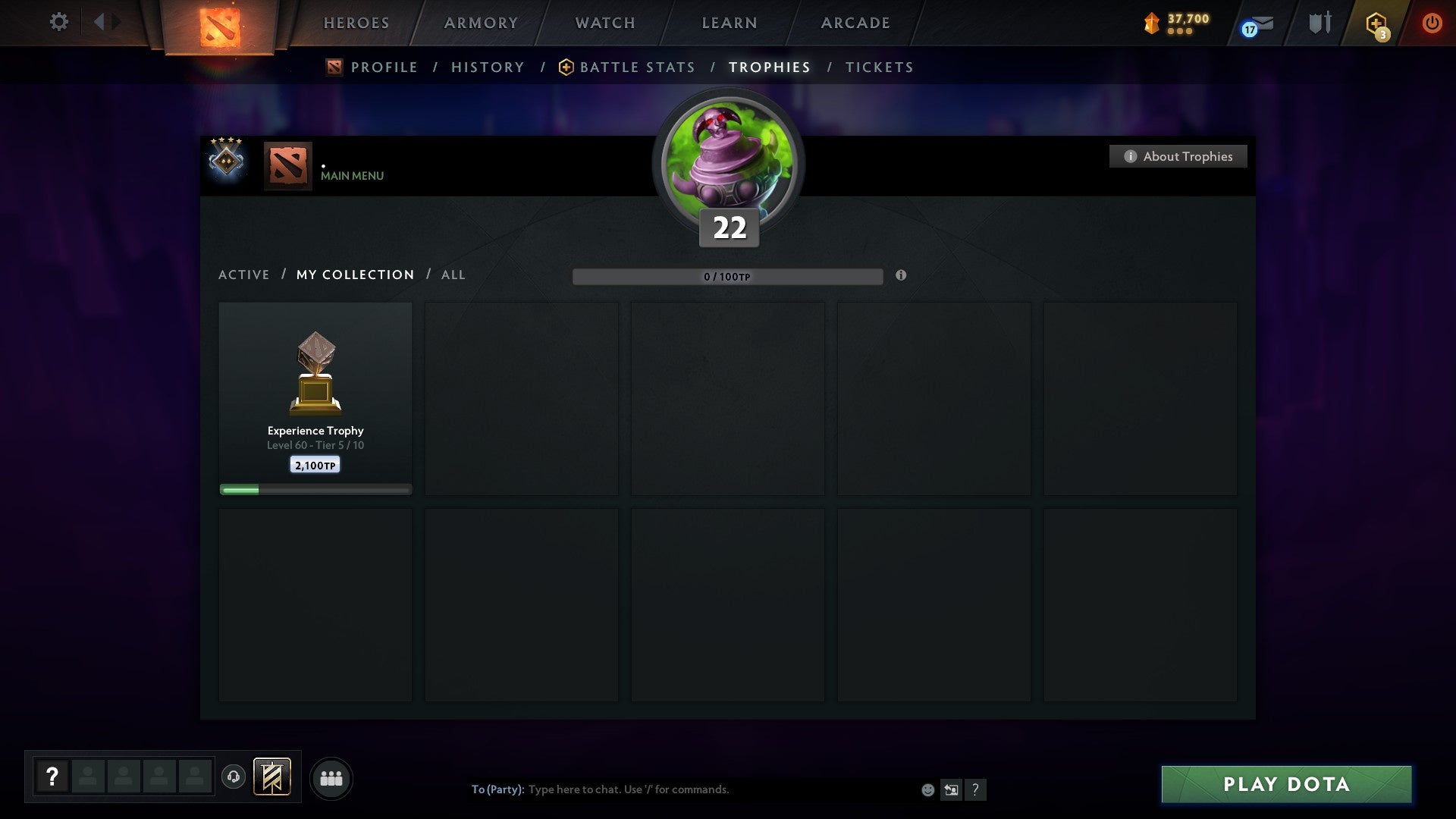Open the HEROES menu
Viewport: 1456px width, 819px height.
click(x=356, y=23)
